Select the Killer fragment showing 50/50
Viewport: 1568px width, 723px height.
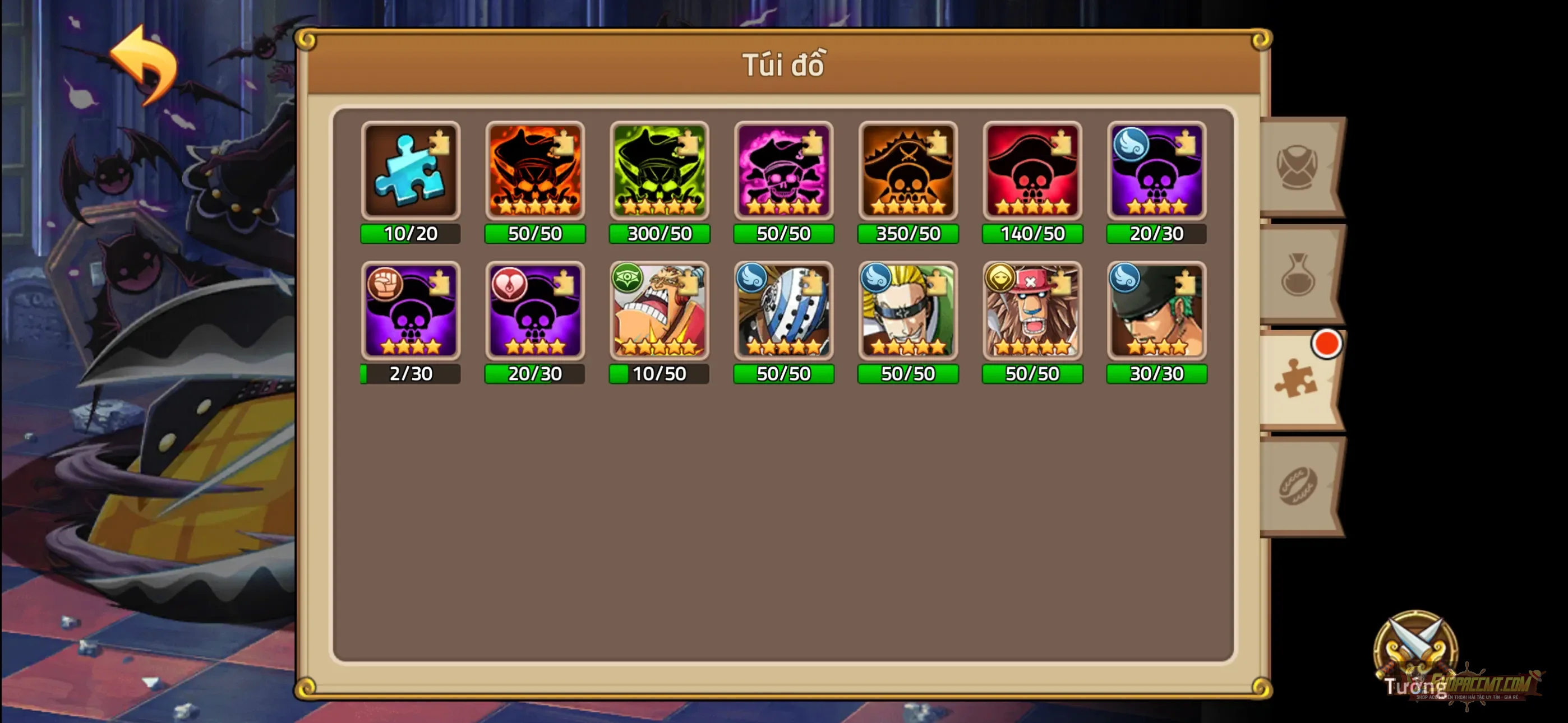click(783, 312)
